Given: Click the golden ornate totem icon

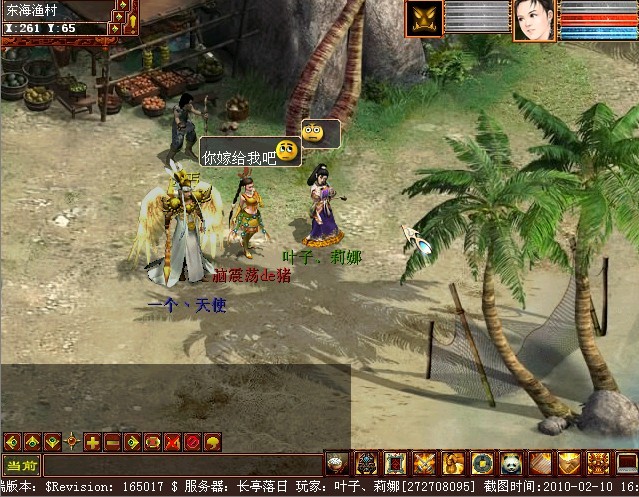Looking at the screenshot, I should click(598, 463).
